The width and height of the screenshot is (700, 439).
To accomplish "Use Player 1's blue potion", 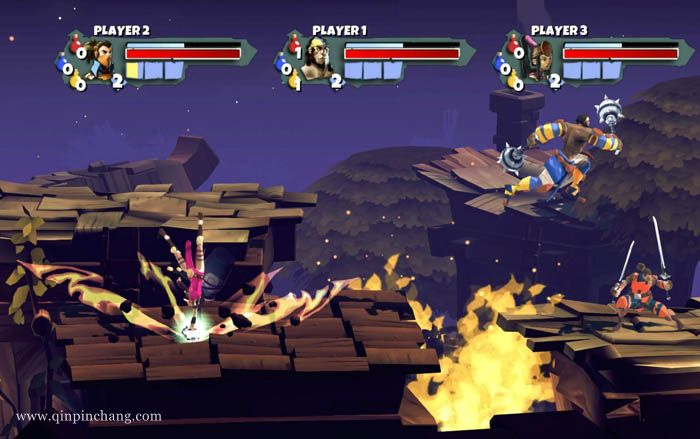I will (285, 67).
